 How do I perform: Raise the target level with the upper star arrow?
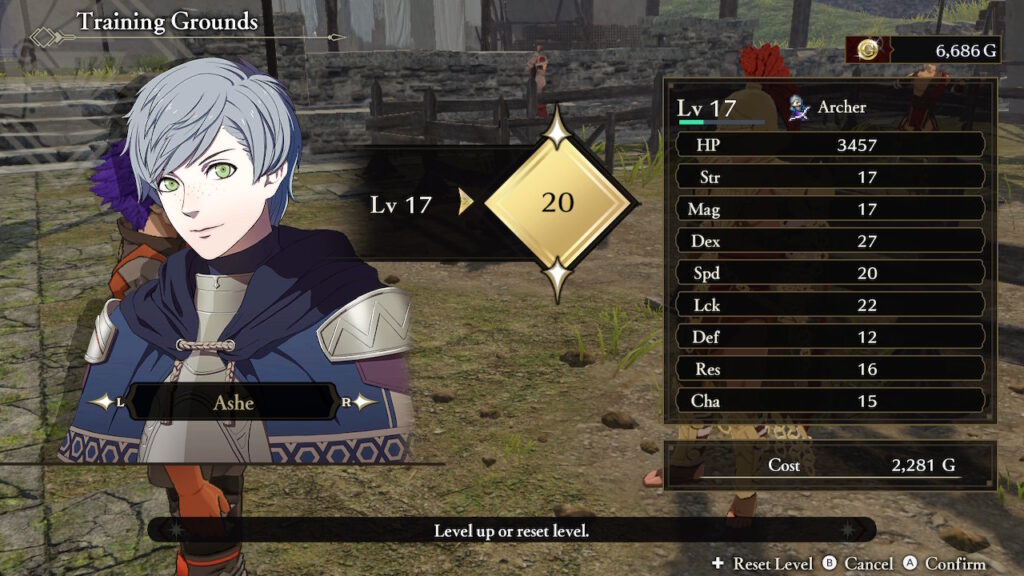point(557,128)
